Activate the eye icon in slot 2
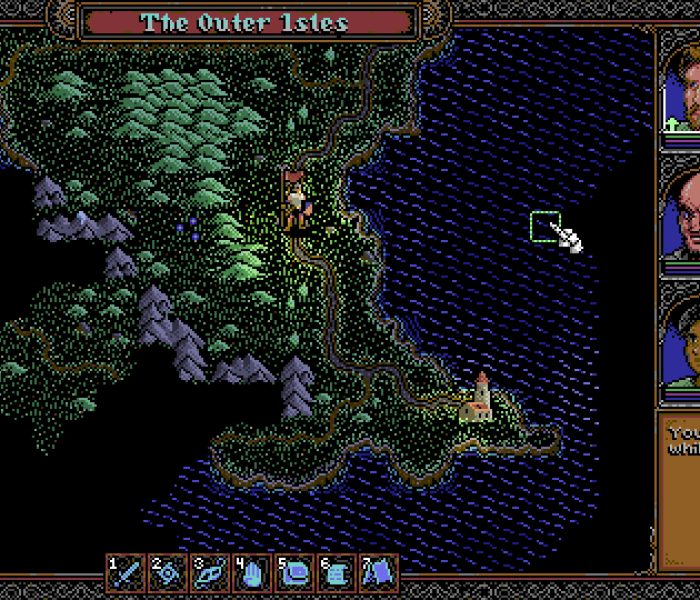 tap(168, 572)
